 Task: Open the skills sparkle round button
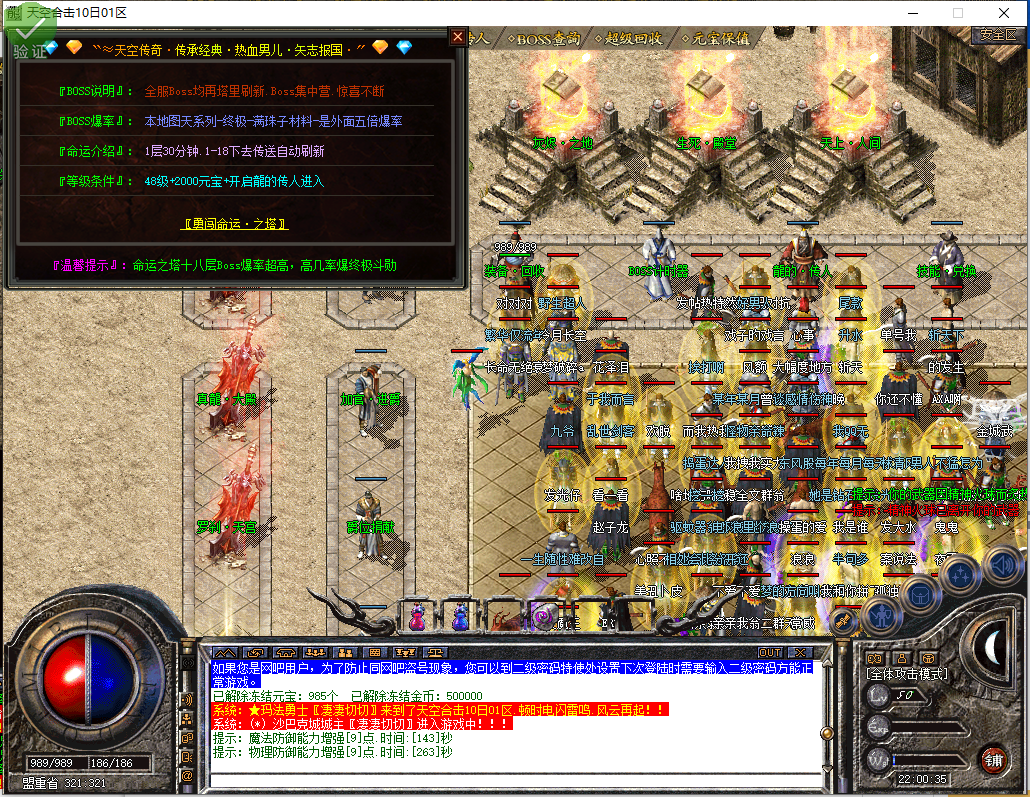pos(961,573)
